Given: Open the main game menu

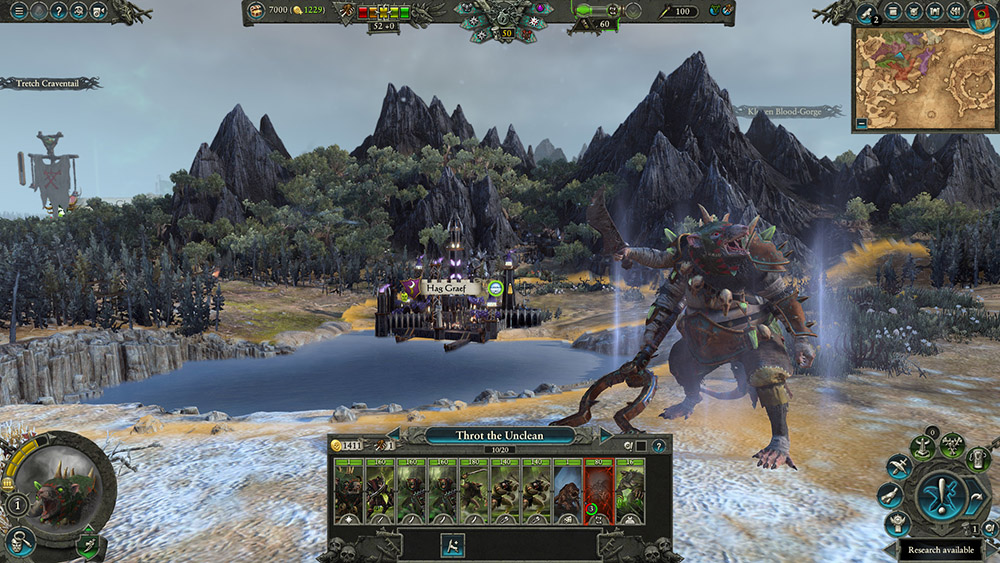Looking at the screenshot, I should (17, 12).
